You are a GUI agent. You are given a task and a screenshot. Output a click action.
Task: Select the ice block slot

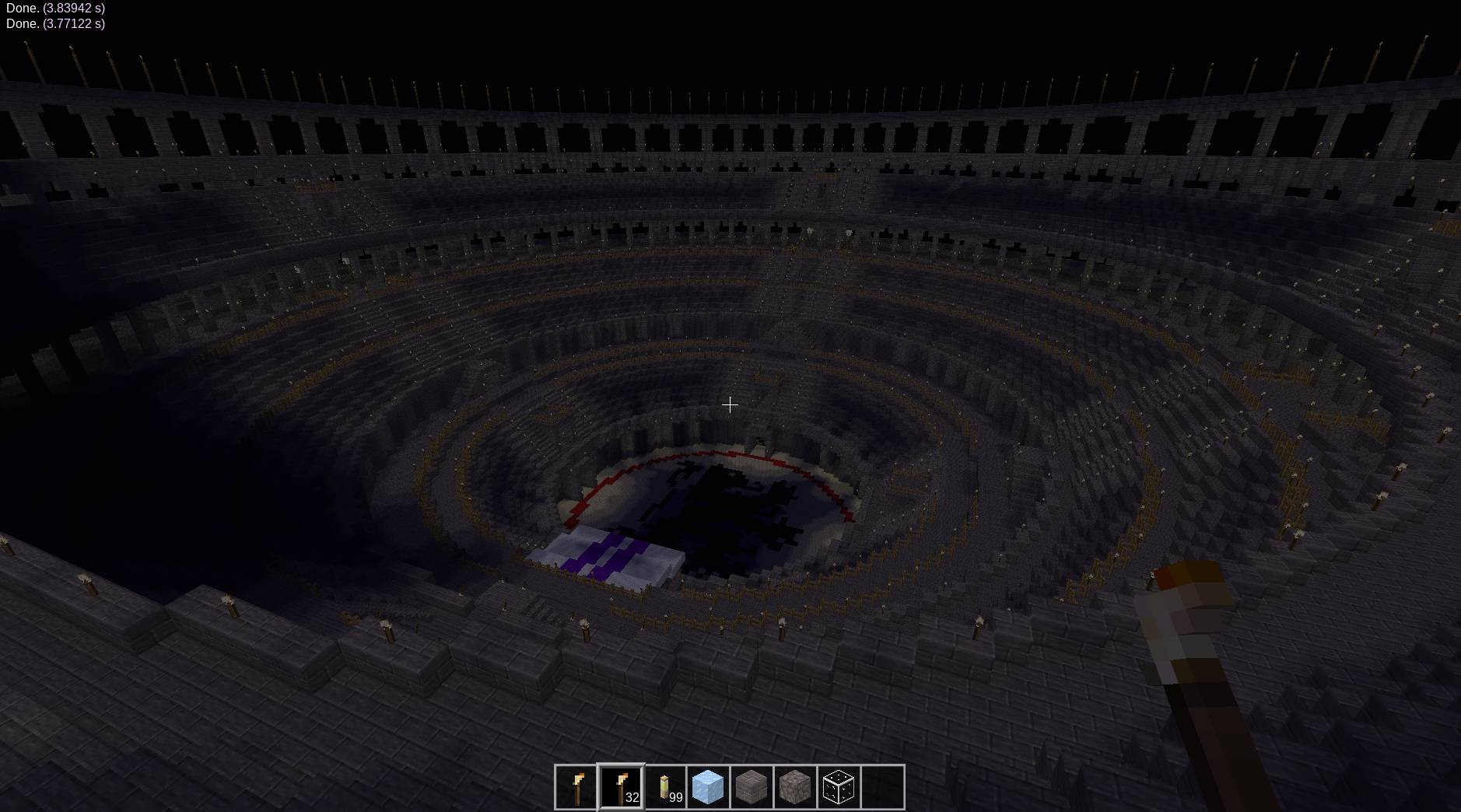[x=708, y=787]
